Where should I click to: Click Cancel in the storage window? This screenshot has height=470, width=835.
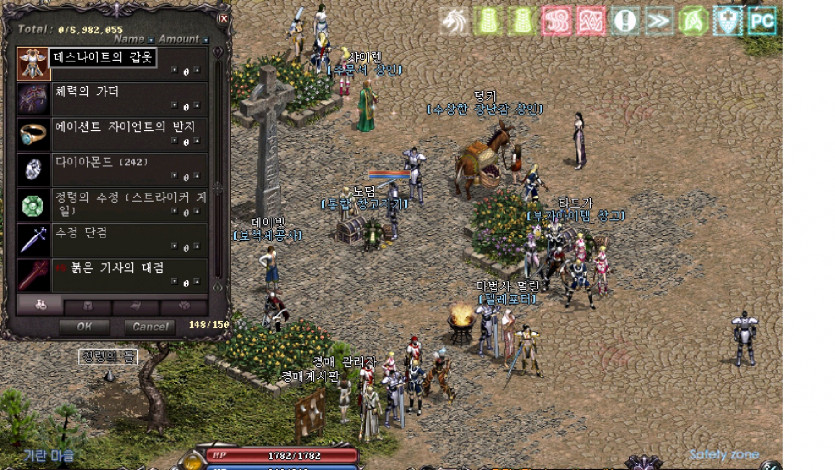click(x=149, y=326)
